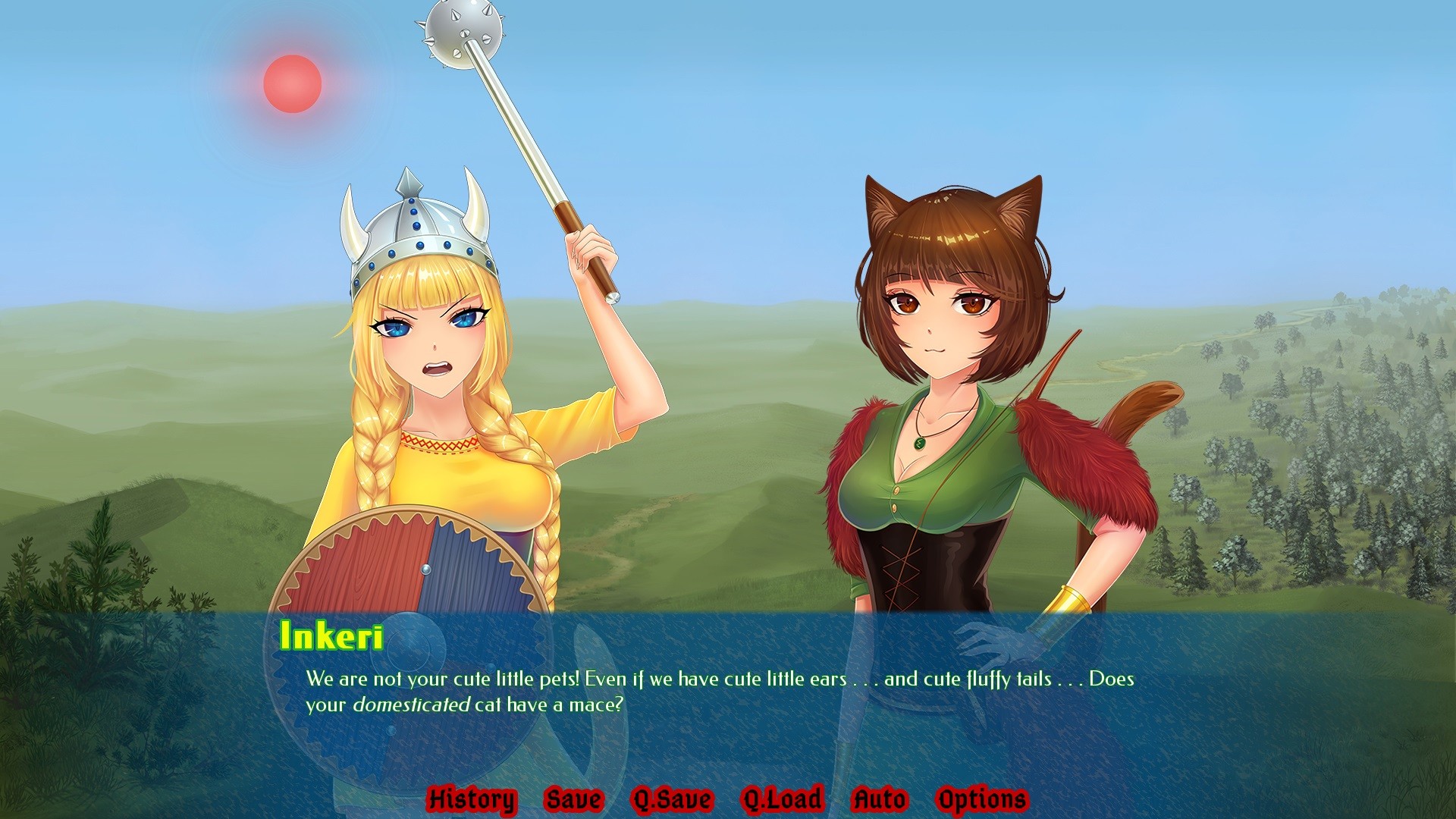Click the red sun in the sky

[x=292, y=83]
